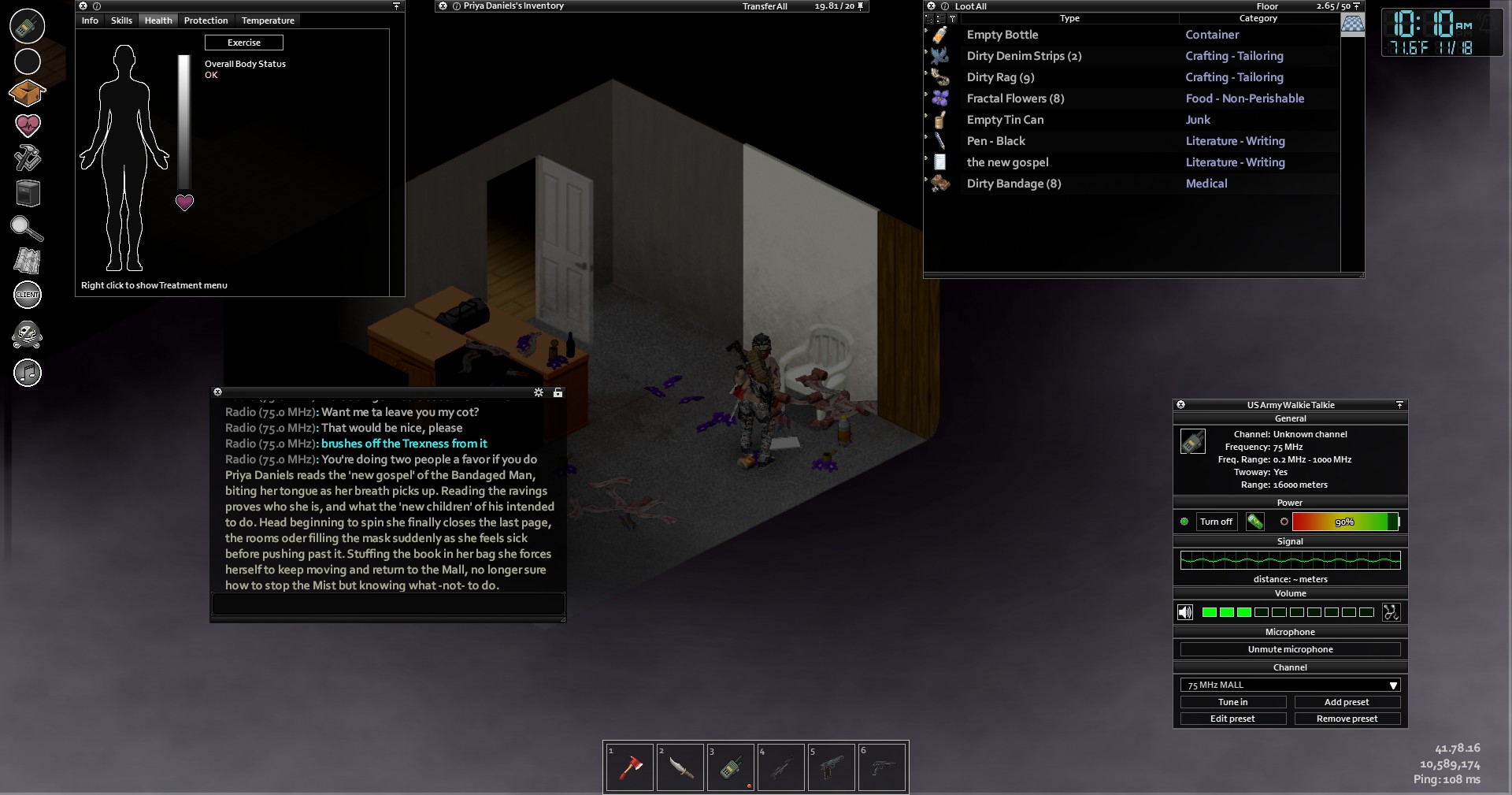Show the Temperature tab
This screenshot has width=1512, height=795.
click(x=268, y=20)
